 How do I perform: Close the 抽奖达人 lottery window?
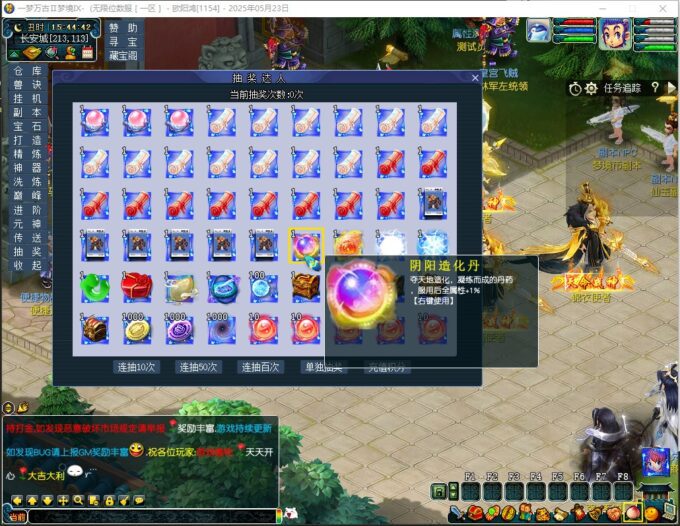pyautogui.click(x=475, y=77)
